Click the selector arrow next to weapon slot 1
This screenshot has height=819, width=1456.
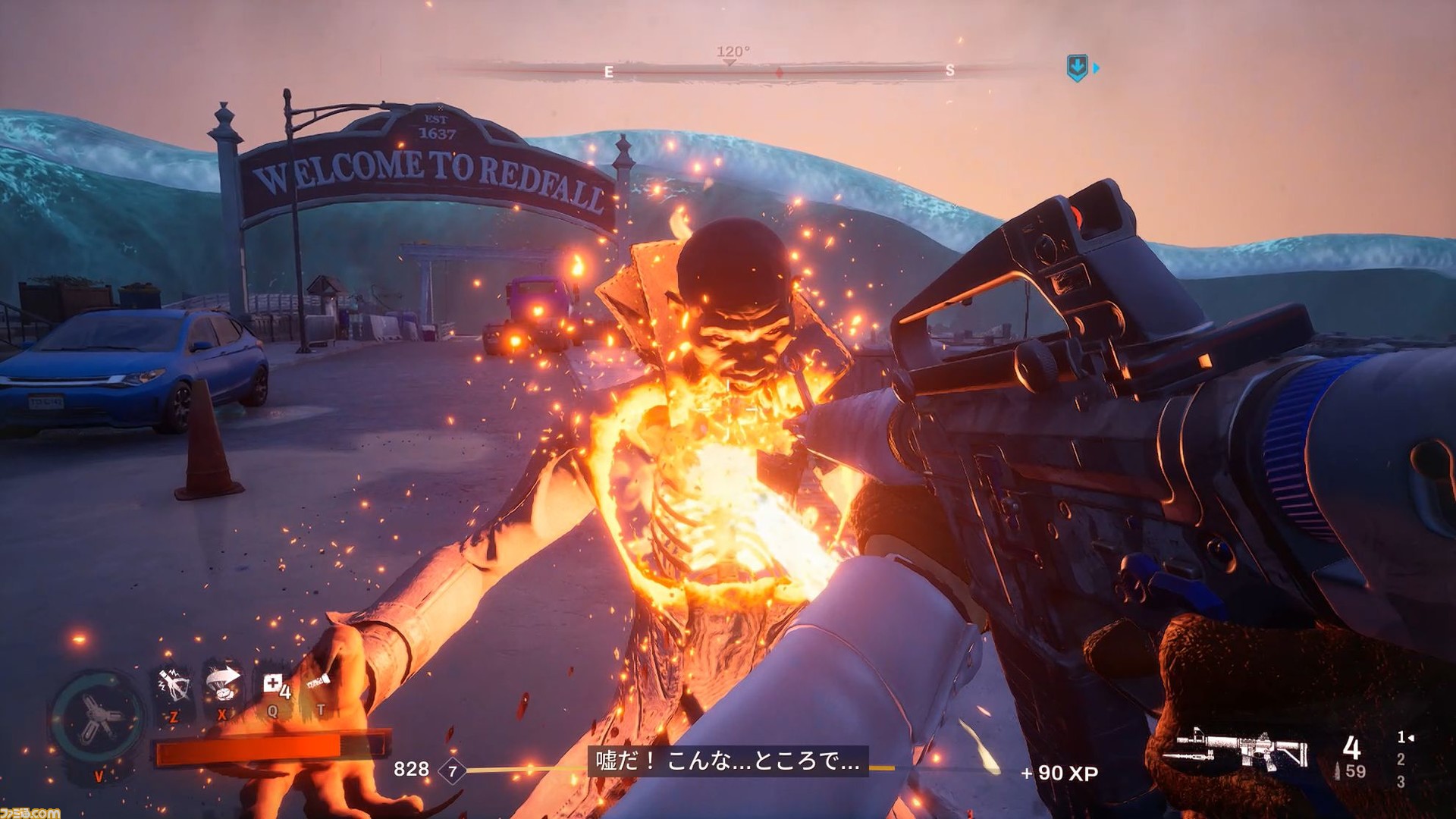click(x=1411, y=738)
